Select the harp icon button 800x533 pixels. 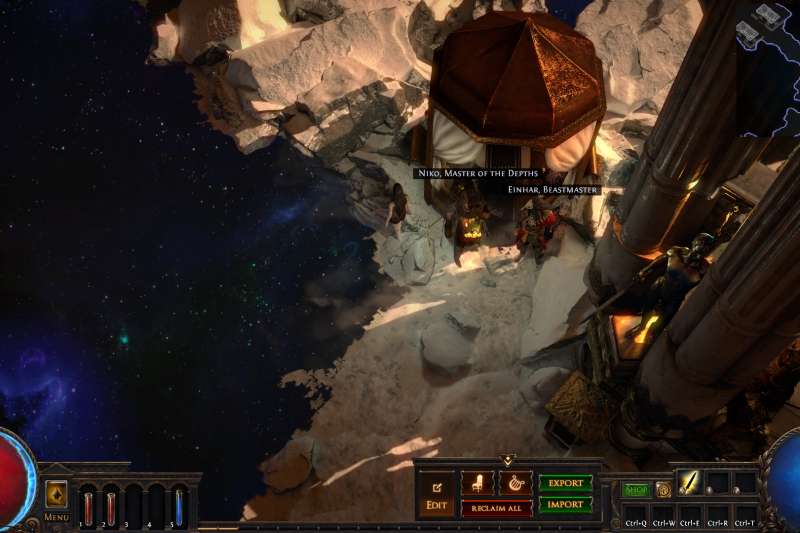pos(514,483)
